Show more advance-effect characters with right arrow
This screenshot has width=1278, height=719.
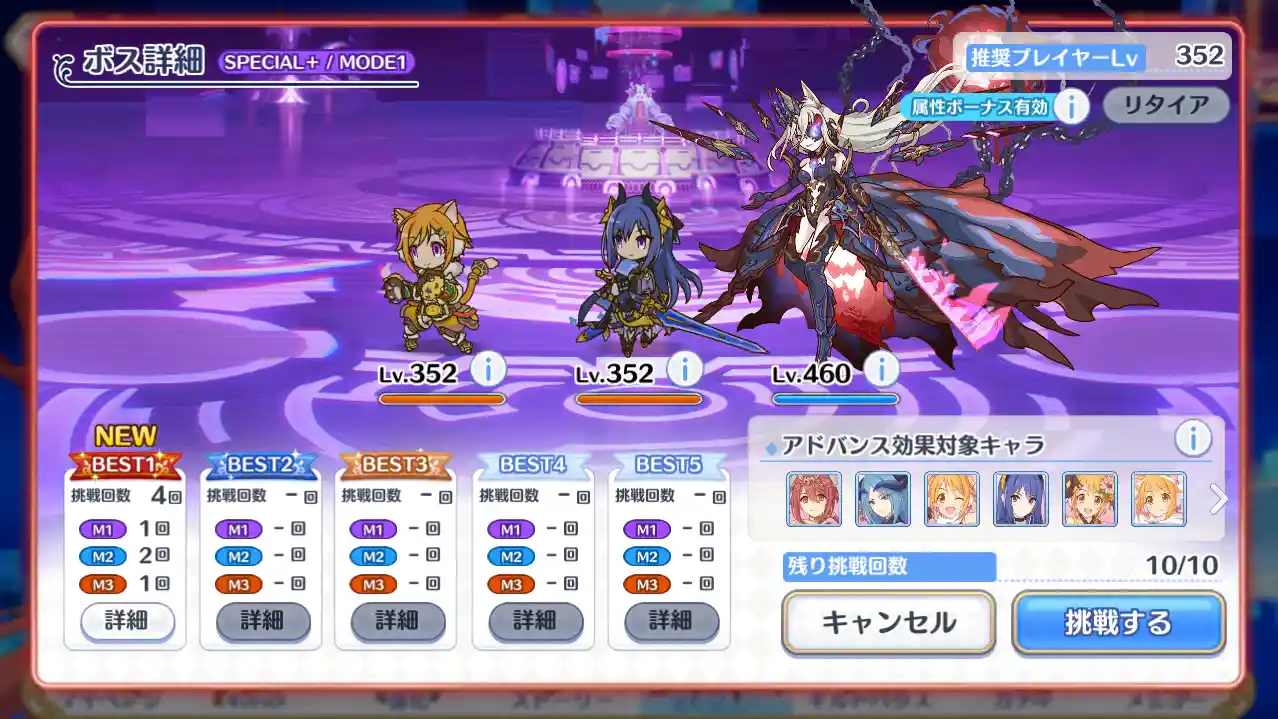pos(1217,499)
